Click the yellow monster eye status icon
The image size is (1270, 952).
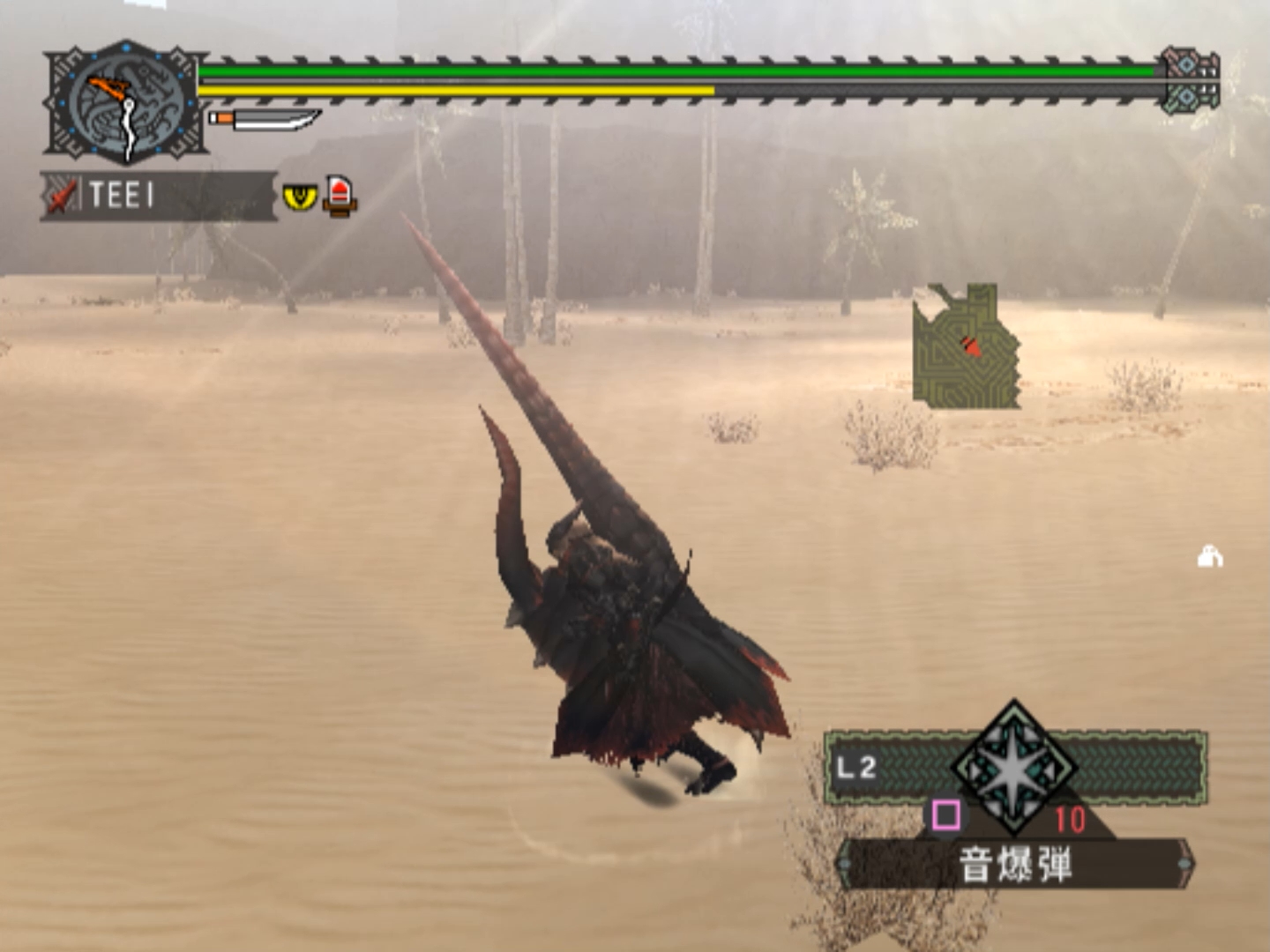[x=300, y=196]
